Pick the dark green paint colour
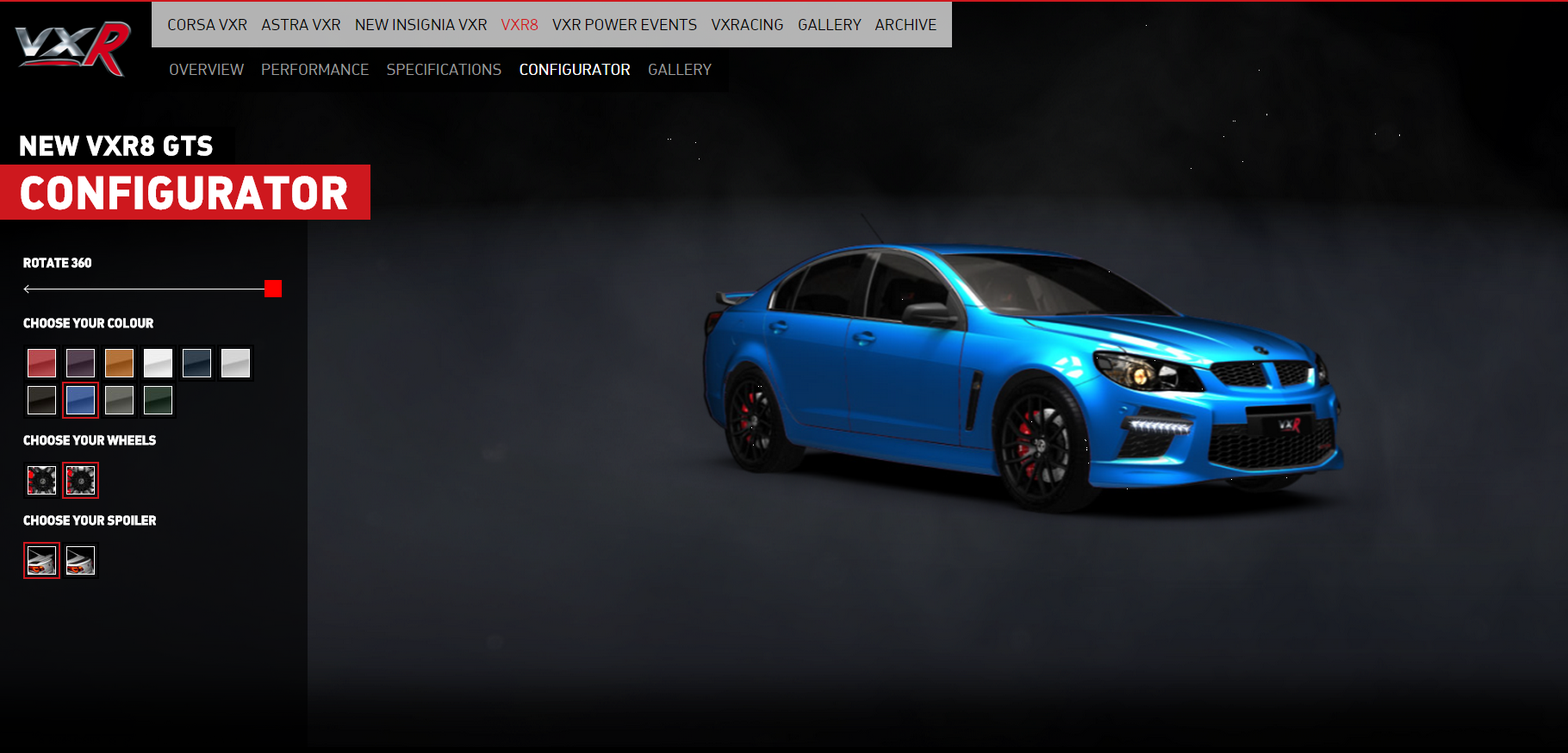Image resolution: width=1568 pixels, height=753 pixels. pos(158,400)
